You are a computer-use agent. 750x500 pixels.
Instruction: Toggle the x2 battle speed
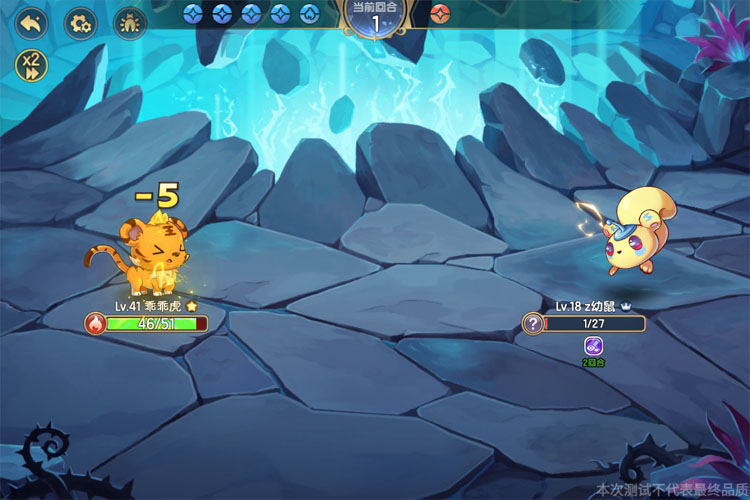point(31,65)
